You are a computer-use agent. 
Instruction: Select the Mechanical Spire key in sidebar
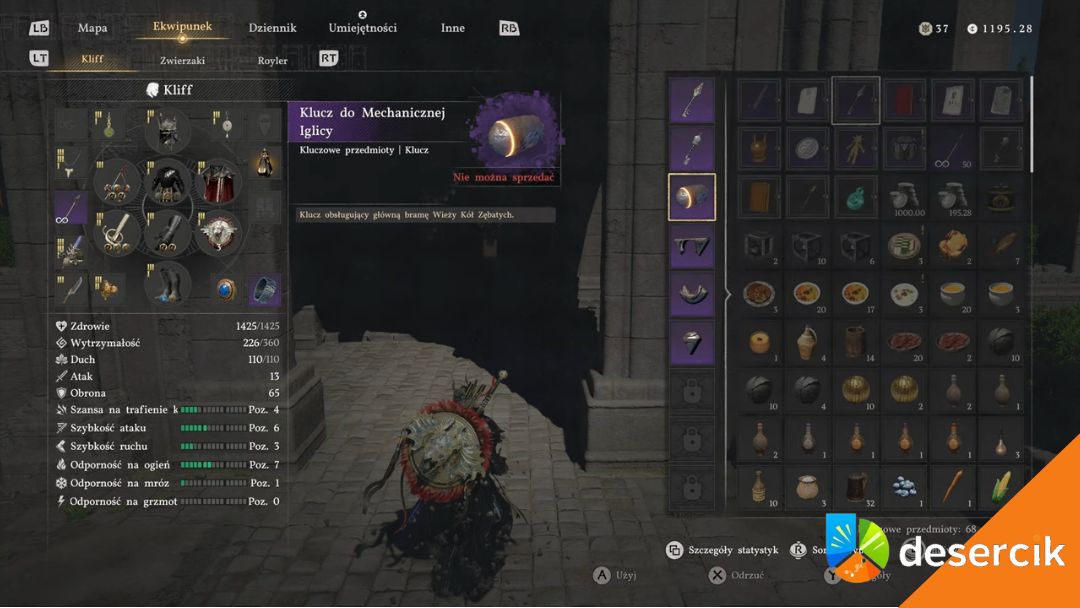(691, 197)
